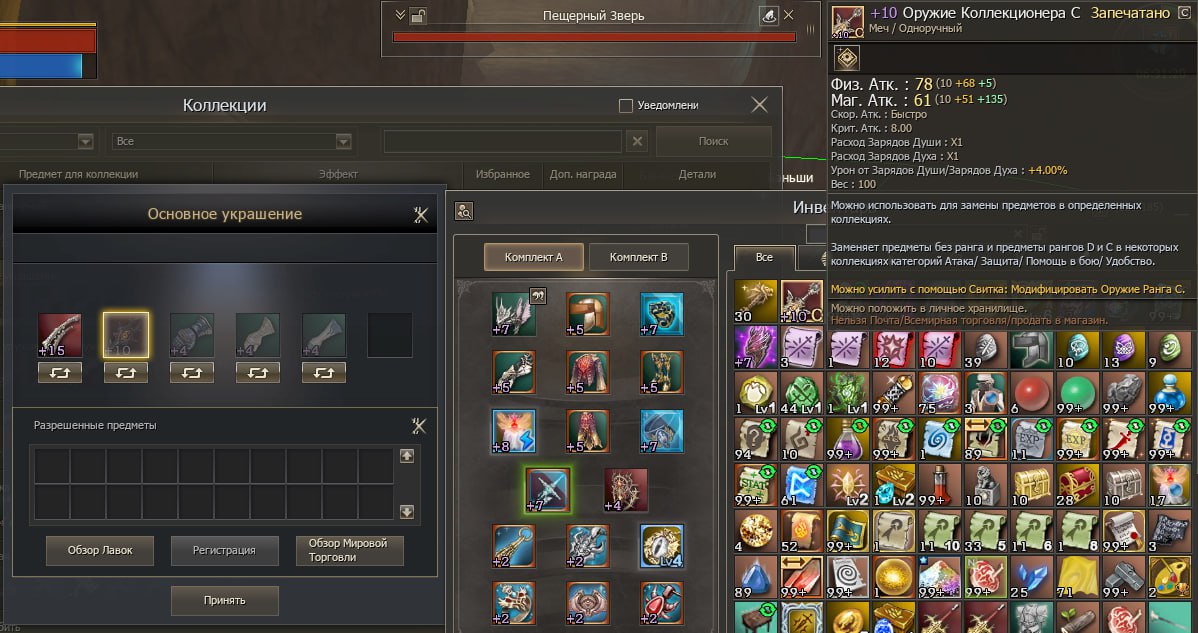Image resolution: width=1198 pixels, height=633 pixels.
Task: Close the Пещерный Зверь target frame
Action: (789, 15)
